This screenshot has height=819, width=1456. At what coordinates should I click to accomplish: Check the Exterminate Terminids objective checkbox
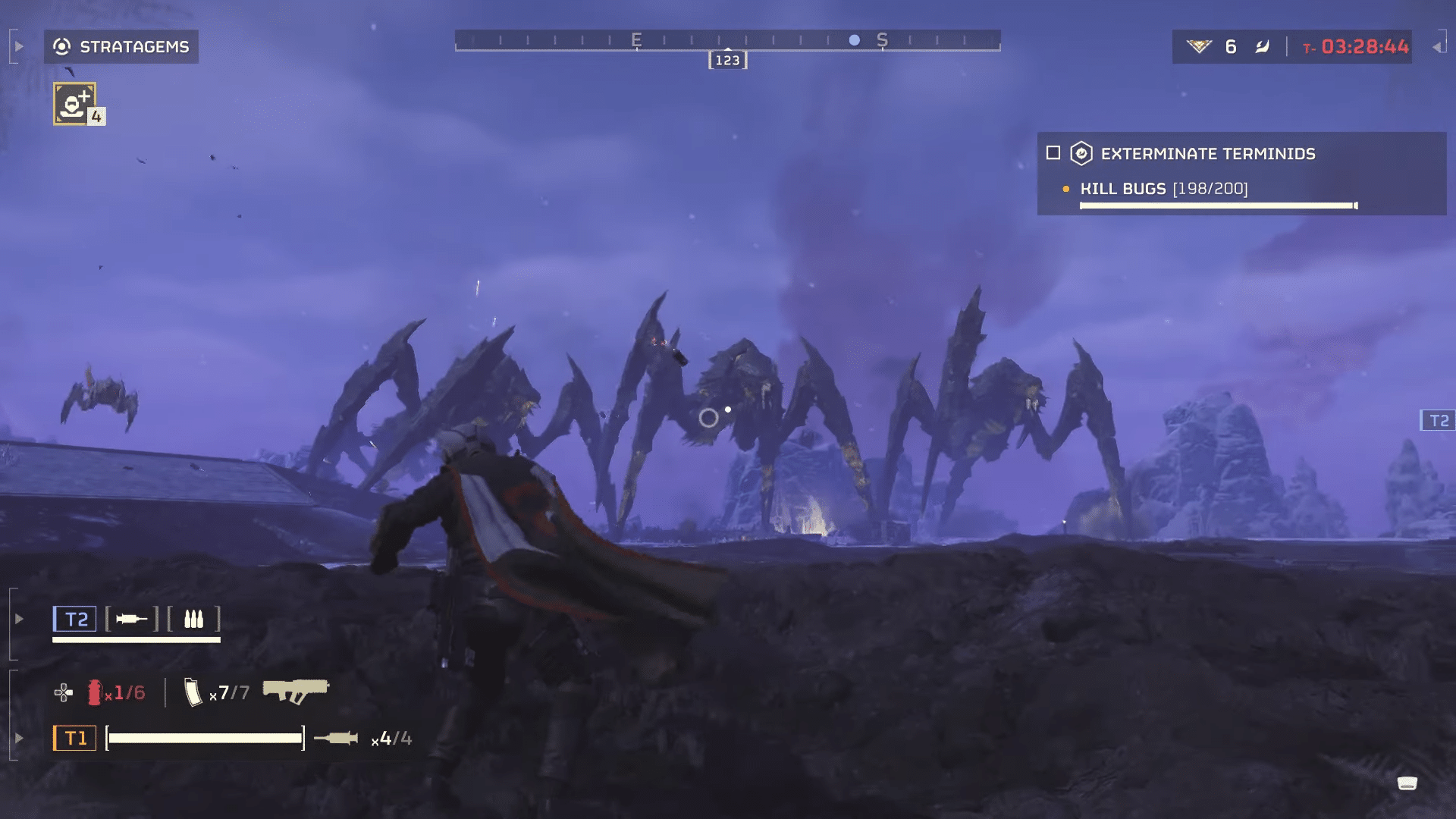[x=1053, y=153]
